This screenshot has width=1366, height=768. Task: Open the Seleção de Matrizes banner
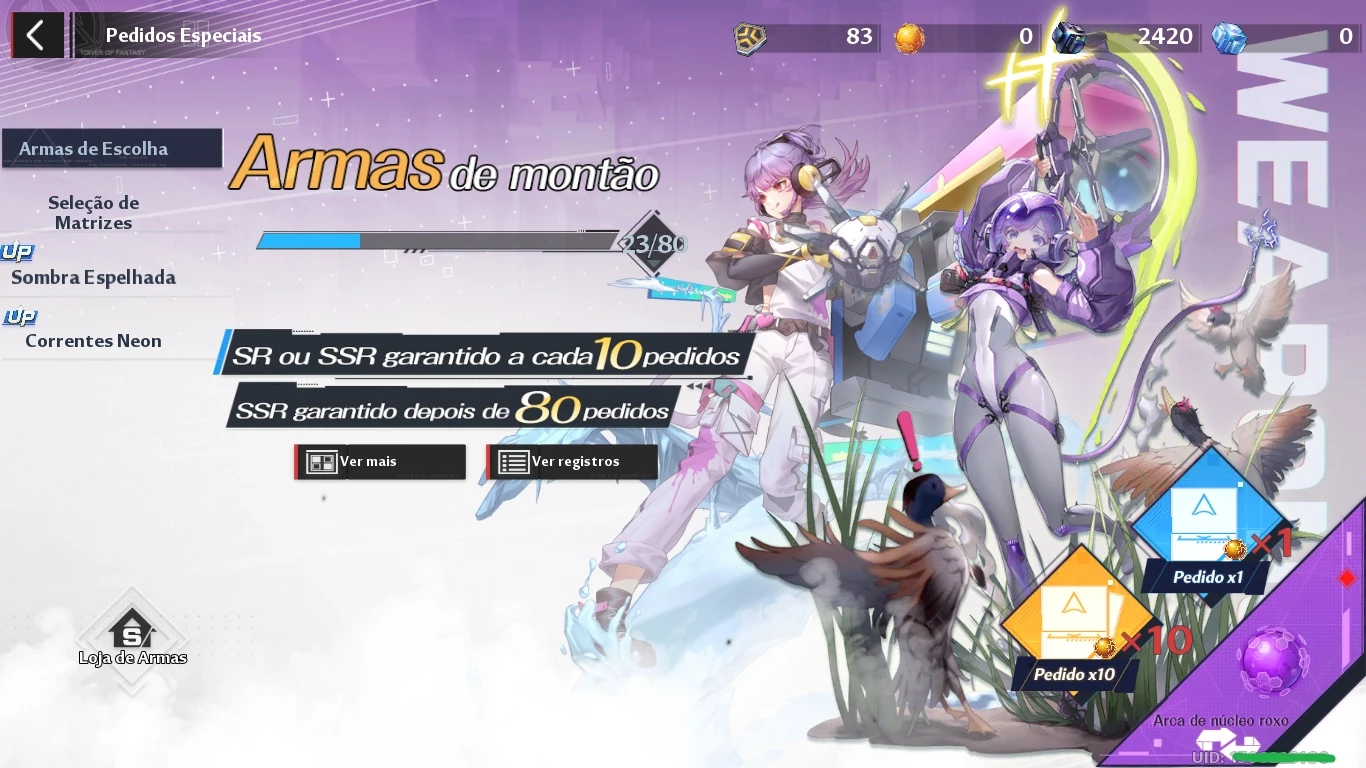94,212
